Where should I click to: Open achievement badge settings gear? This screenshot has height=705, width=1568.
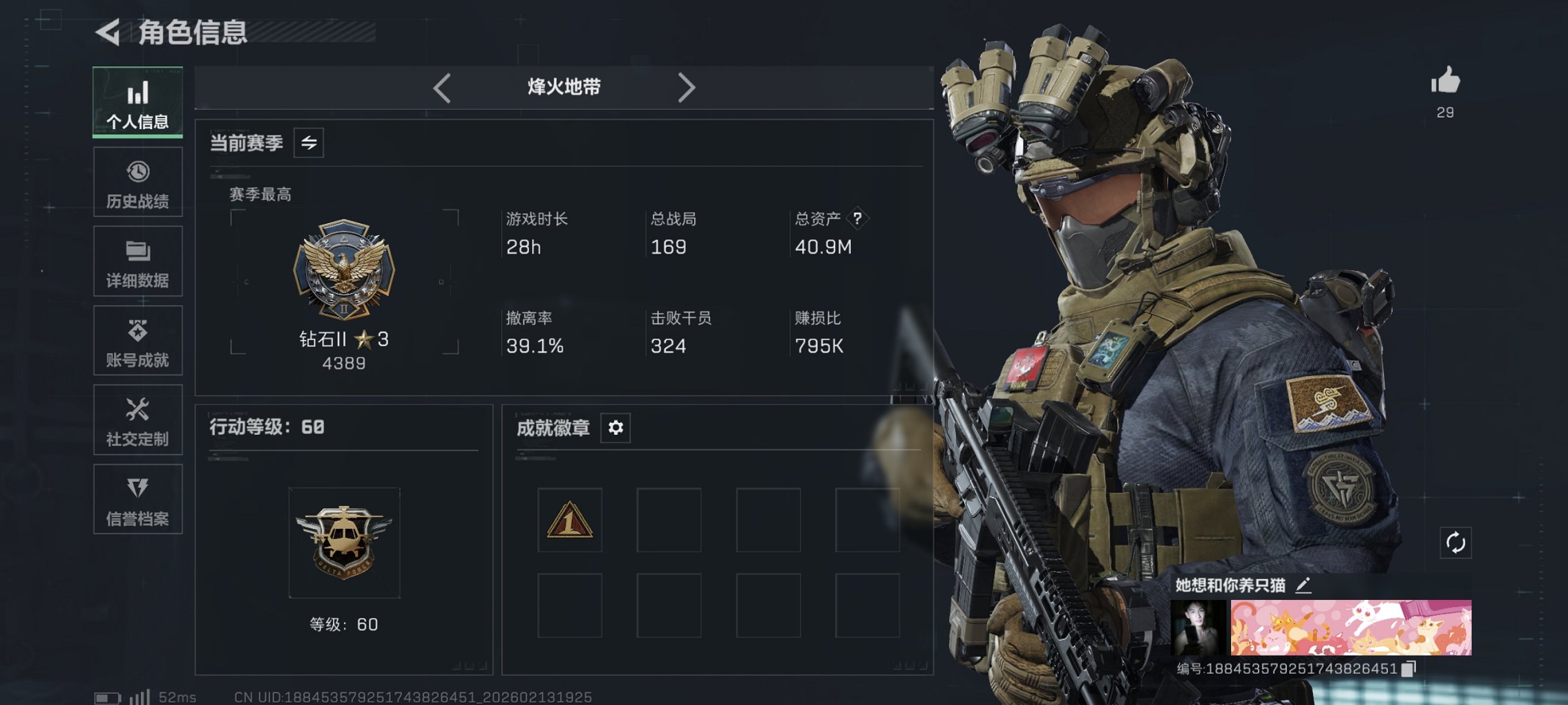[x=615, y=428]
